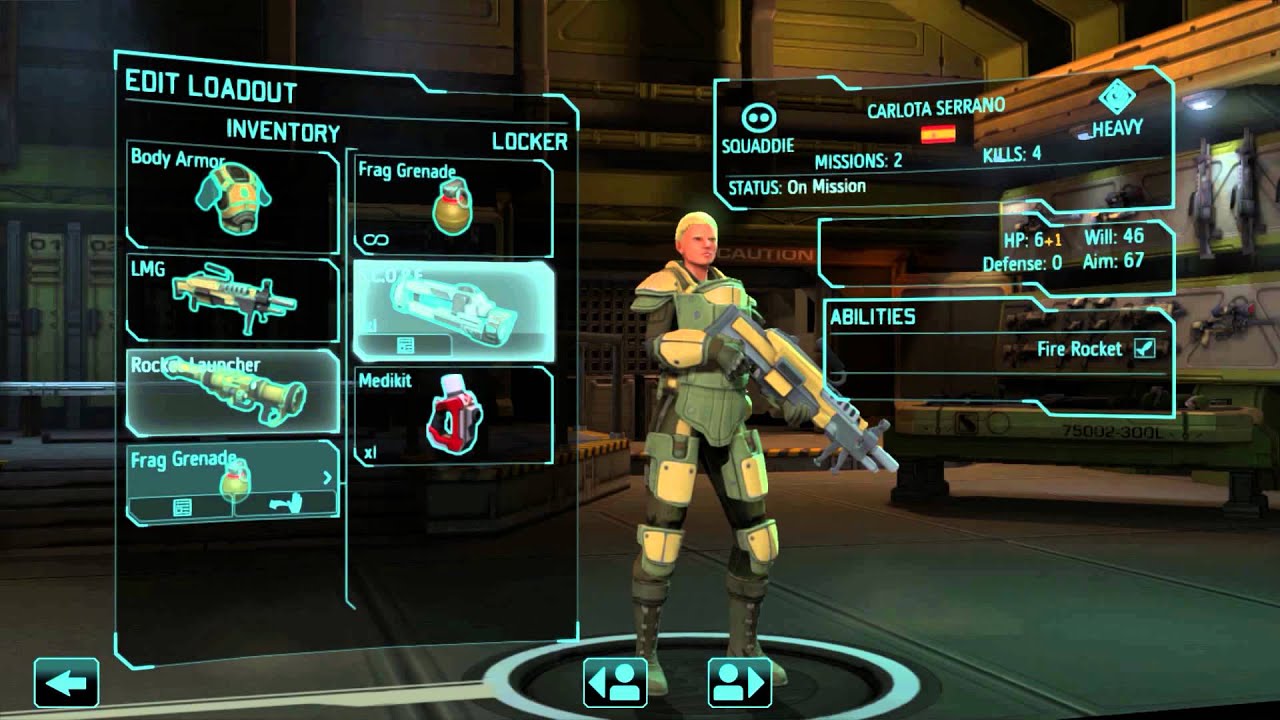Take the Frag Grenade from the locker
The height and width of the screenshot is (720, 1280).
[x=452, y=206]
